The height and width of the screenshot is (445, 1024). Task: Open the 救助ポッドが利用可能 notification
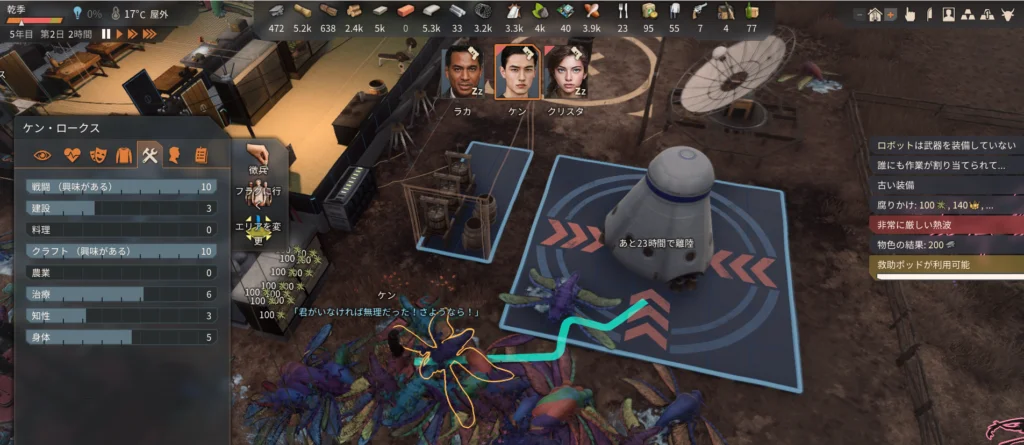(x=945, y=265)
